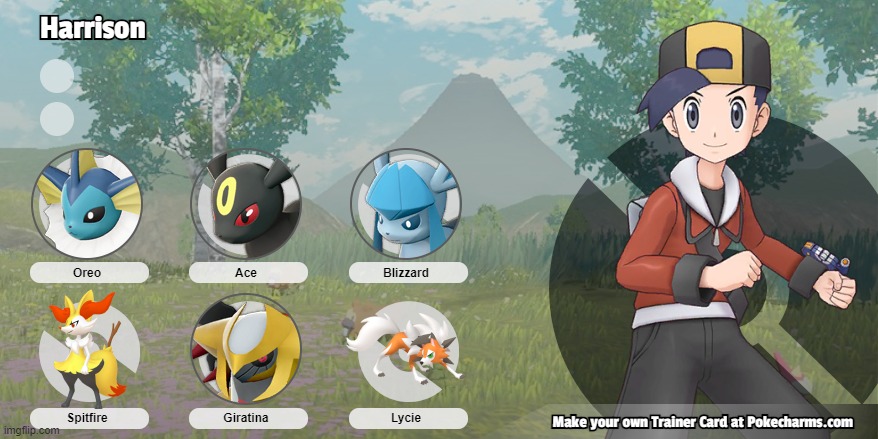Choose the Glaceon portrait circle
This screenshot has height=439, width=878.
406,204
